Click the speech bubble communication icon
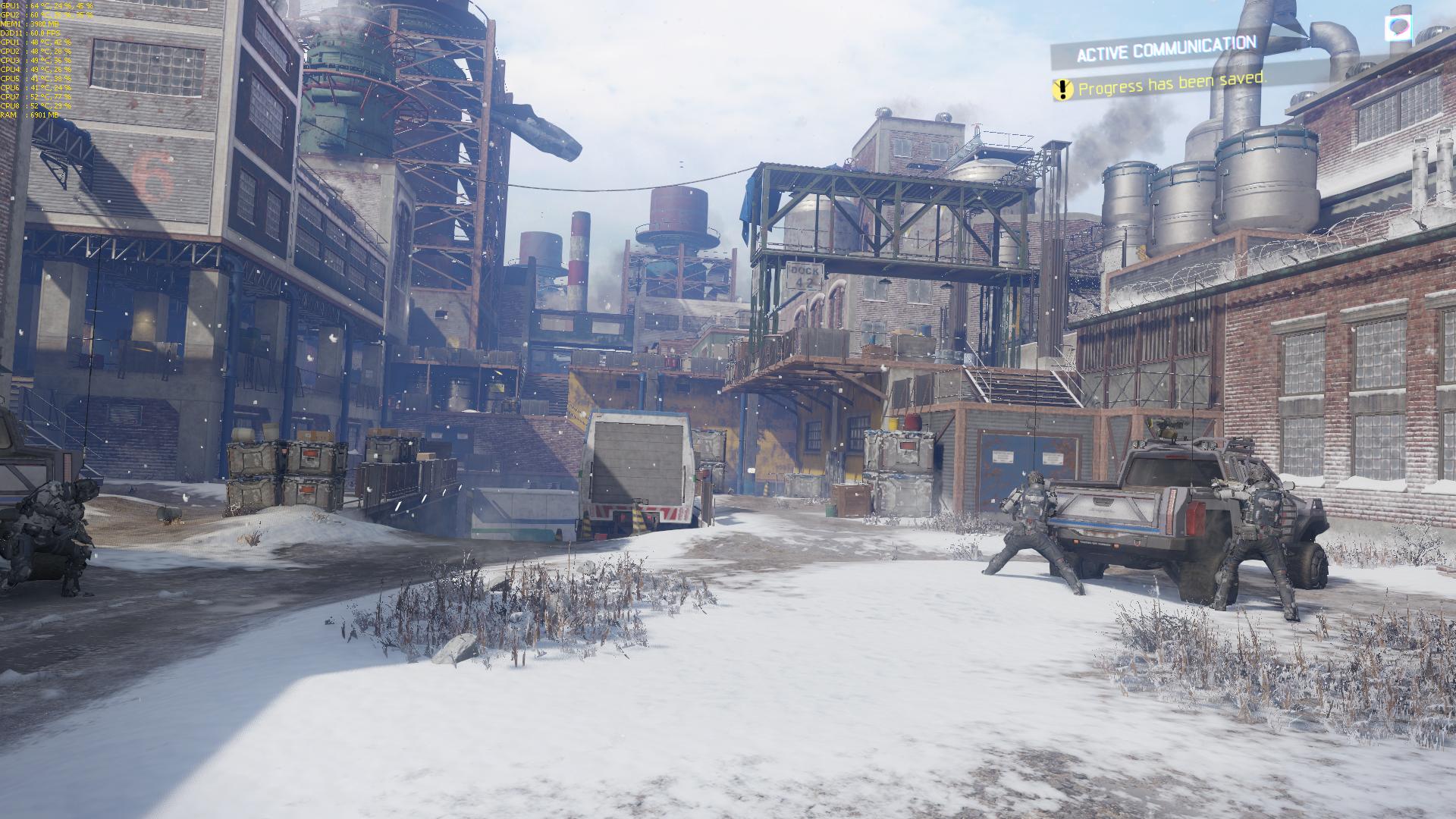This screenshot has width=1456, height=819. click(x=1396, y=29)
